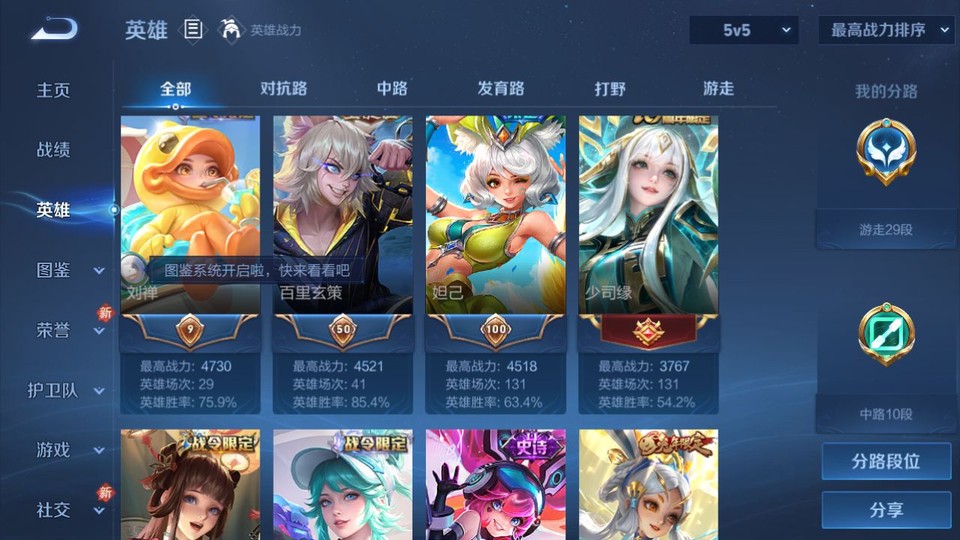This screenshot has width=960, height=540.
Task: Open the 5v5 mode dropdown
Action: (x=744, y=31)
